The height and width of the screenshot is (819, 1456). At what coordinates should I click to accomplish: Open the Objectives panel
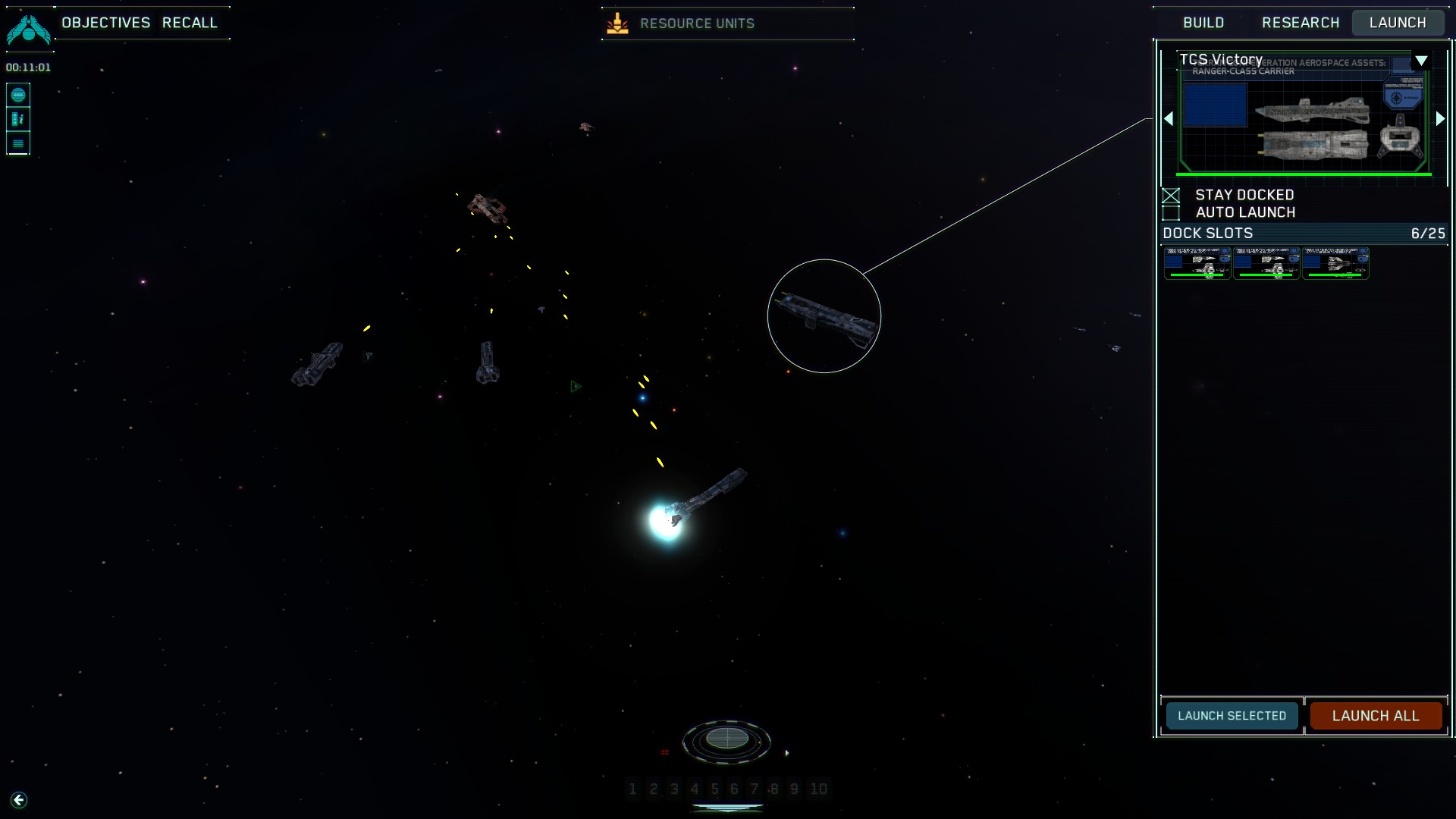[106, 23]
